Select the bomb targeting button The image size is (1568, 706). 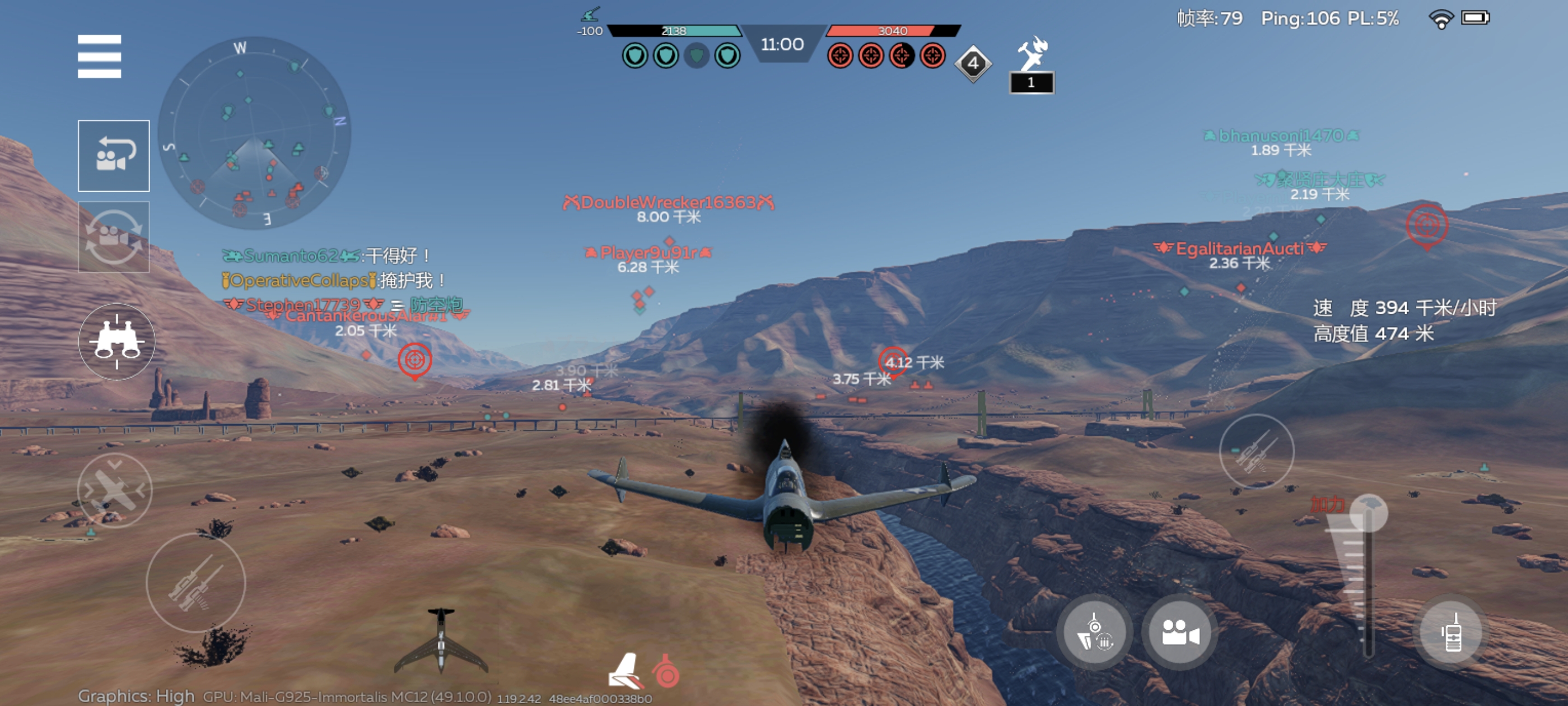tap(1094, 633)
